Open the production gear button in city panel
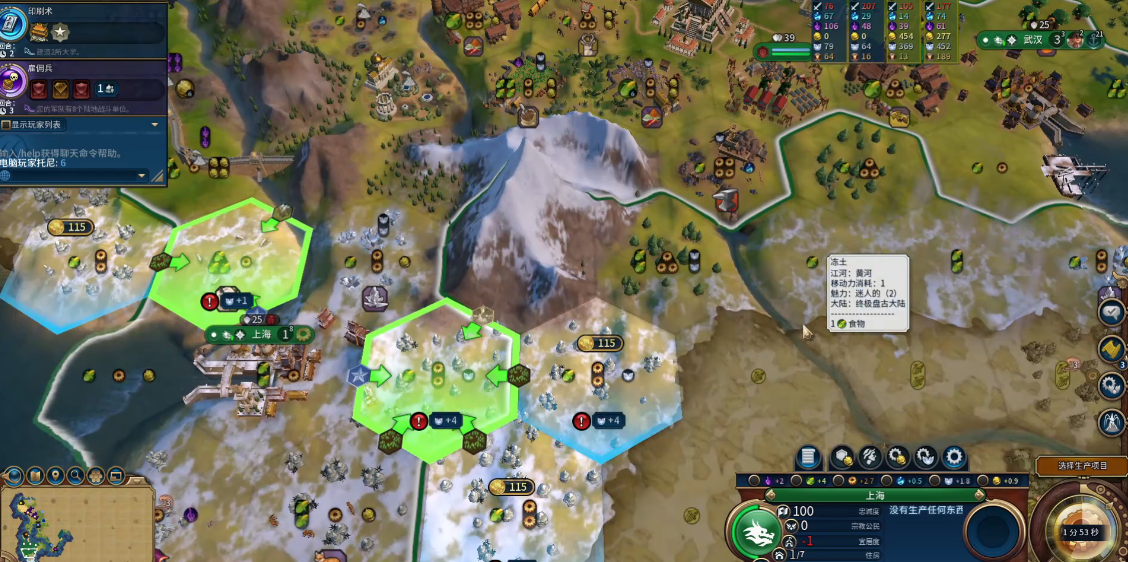This screenshot has height=562, width=1128. pos(954,458)
